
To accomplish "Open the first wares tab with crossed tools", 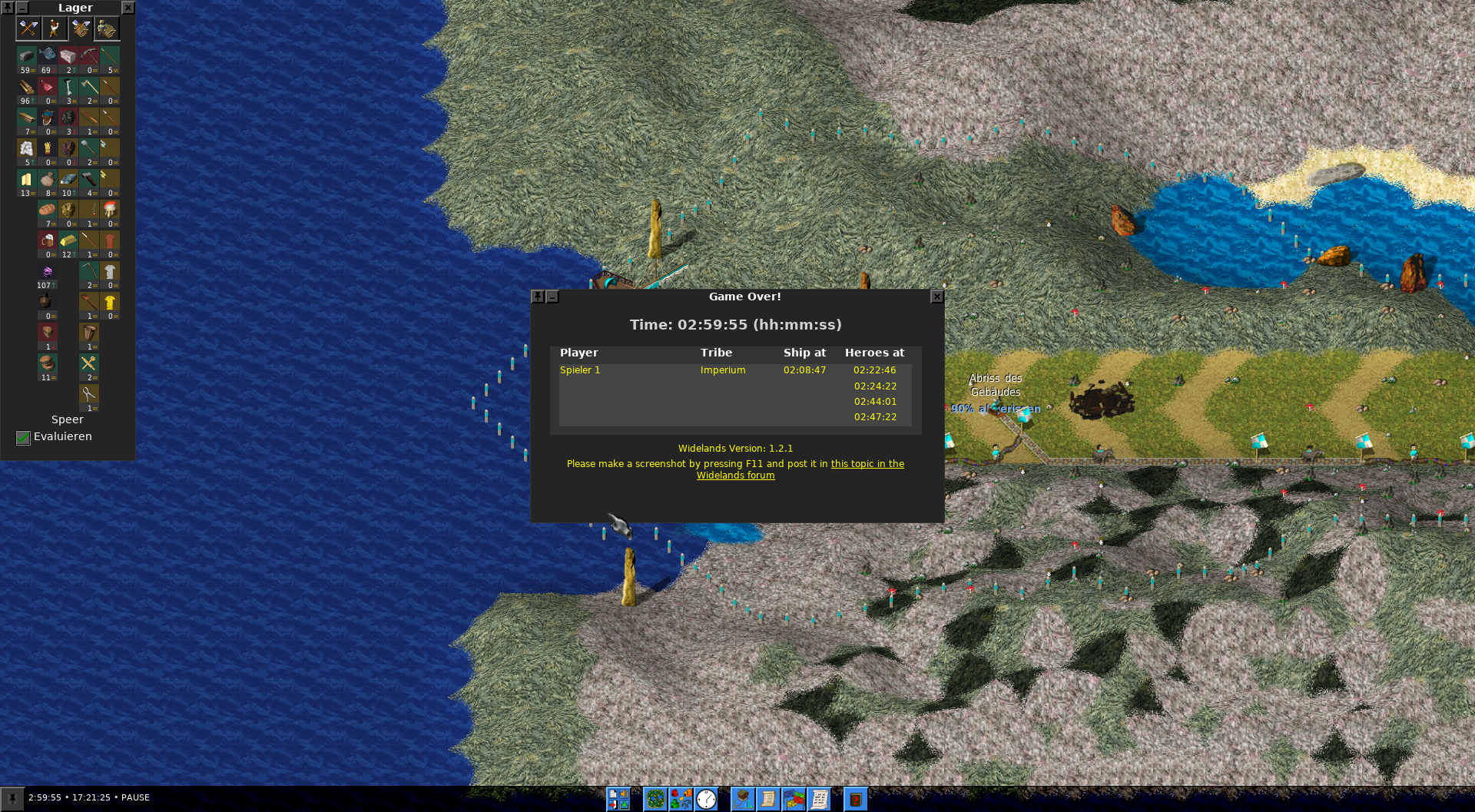I will tap(28, 28).
